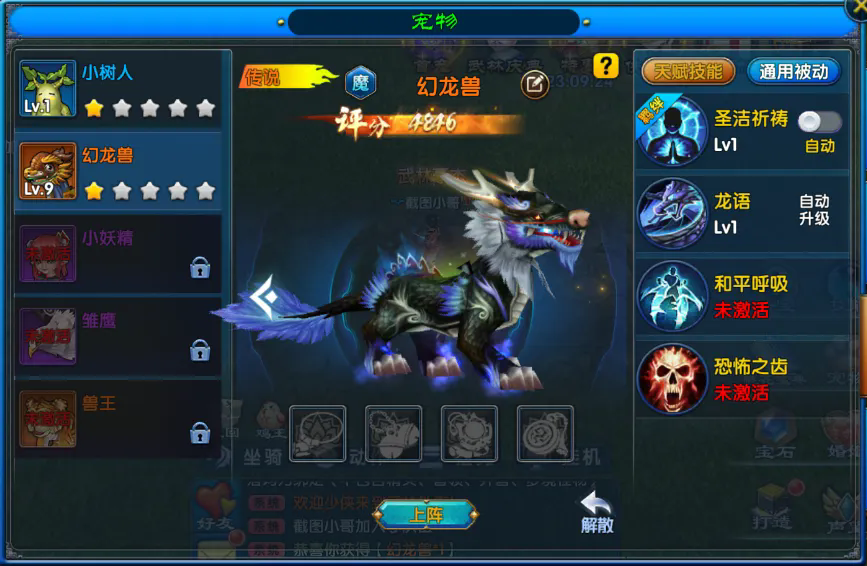Close the 宠物 pet window

click(855, 9)
